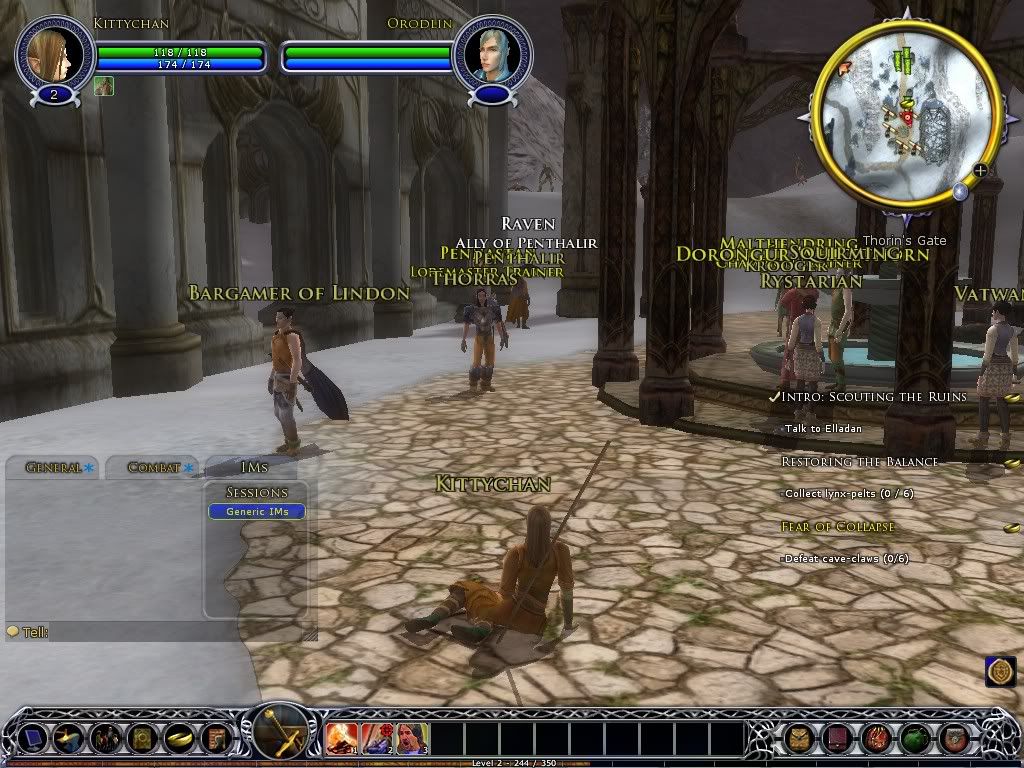Zoom in with the minimap plus button
Screen dimensions: 1024x768
[980, 170]
